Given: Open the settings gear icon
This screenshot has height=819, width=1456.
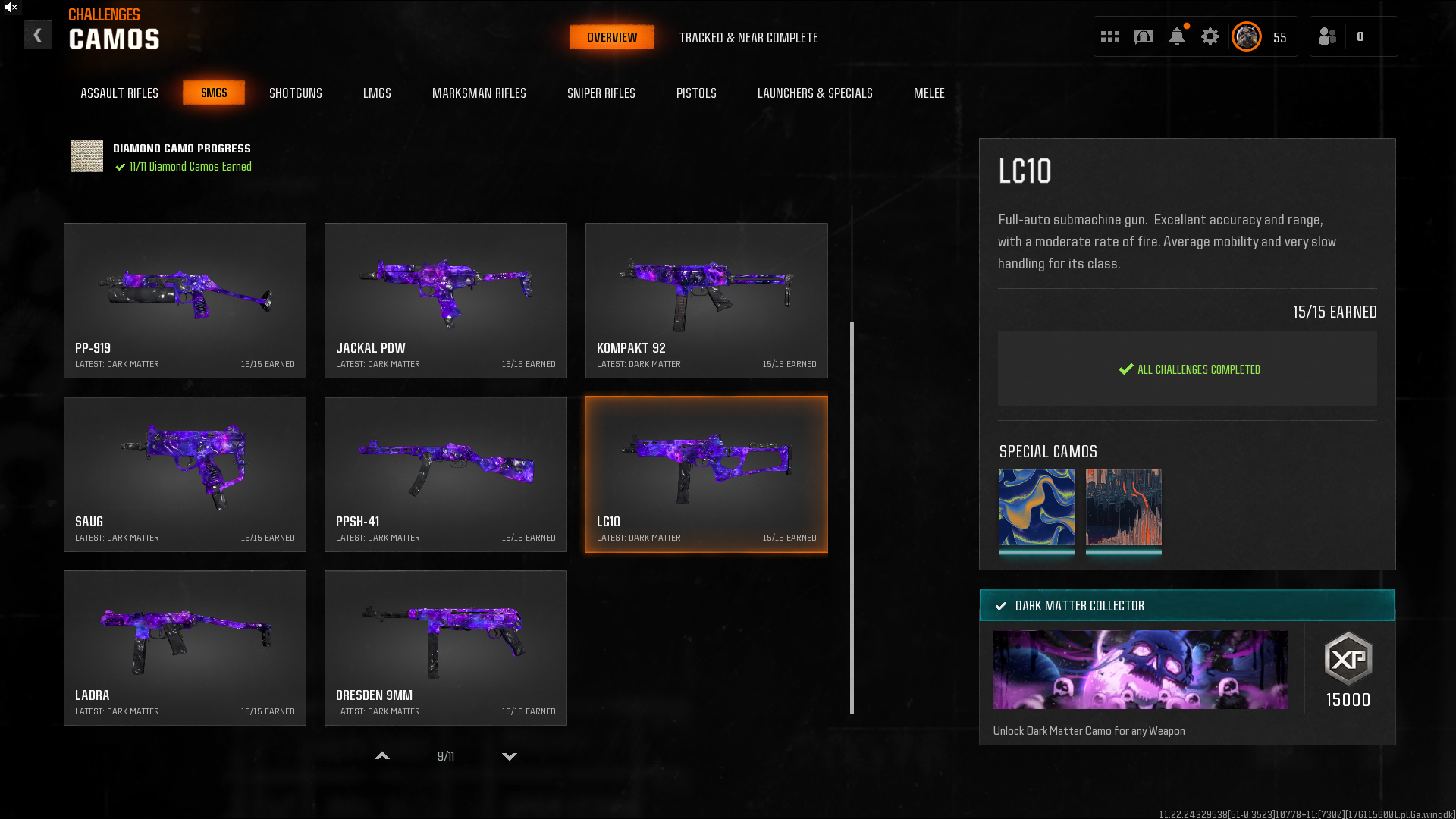Looking at the screenshot, I should tap(1210, 36).
